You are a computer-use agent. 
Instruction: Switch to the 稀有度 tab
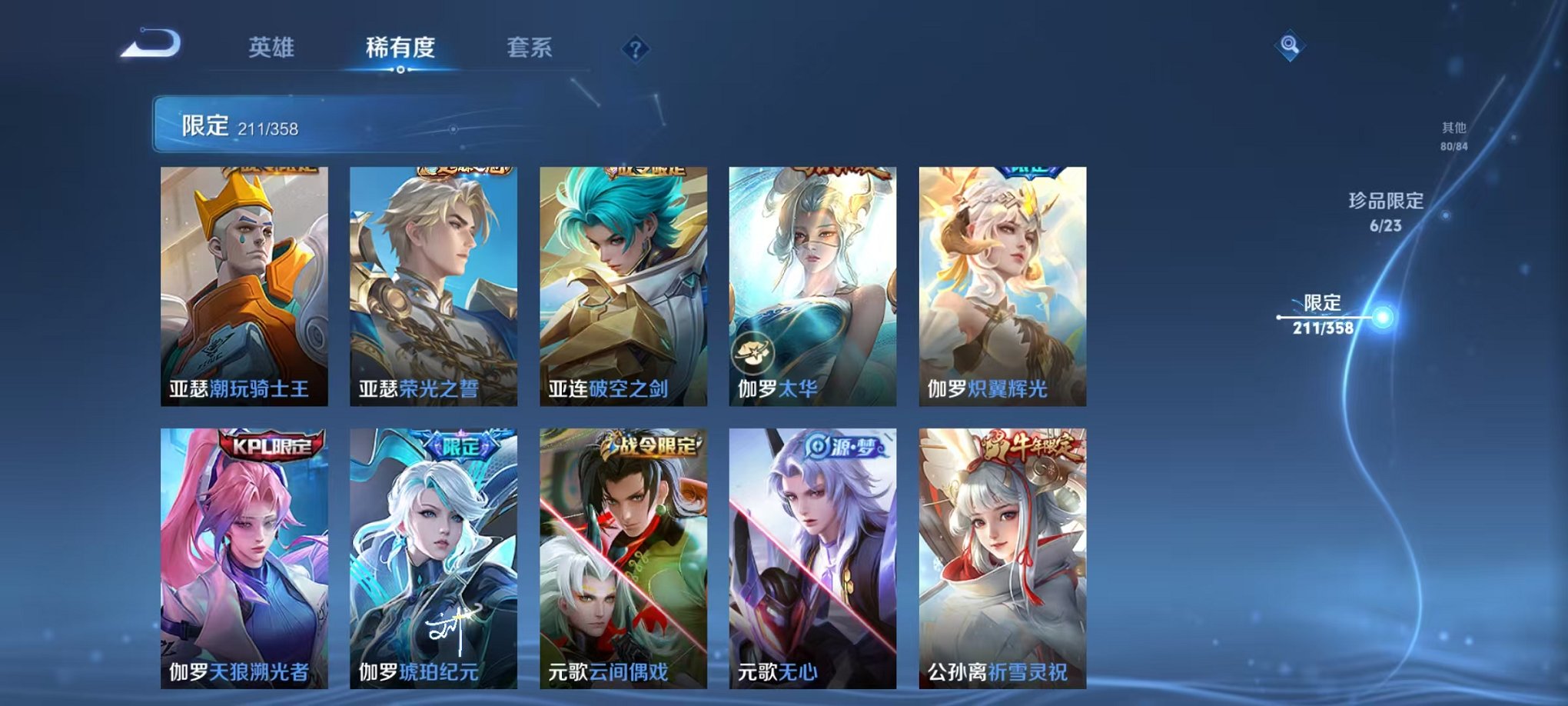pos(400,48)
